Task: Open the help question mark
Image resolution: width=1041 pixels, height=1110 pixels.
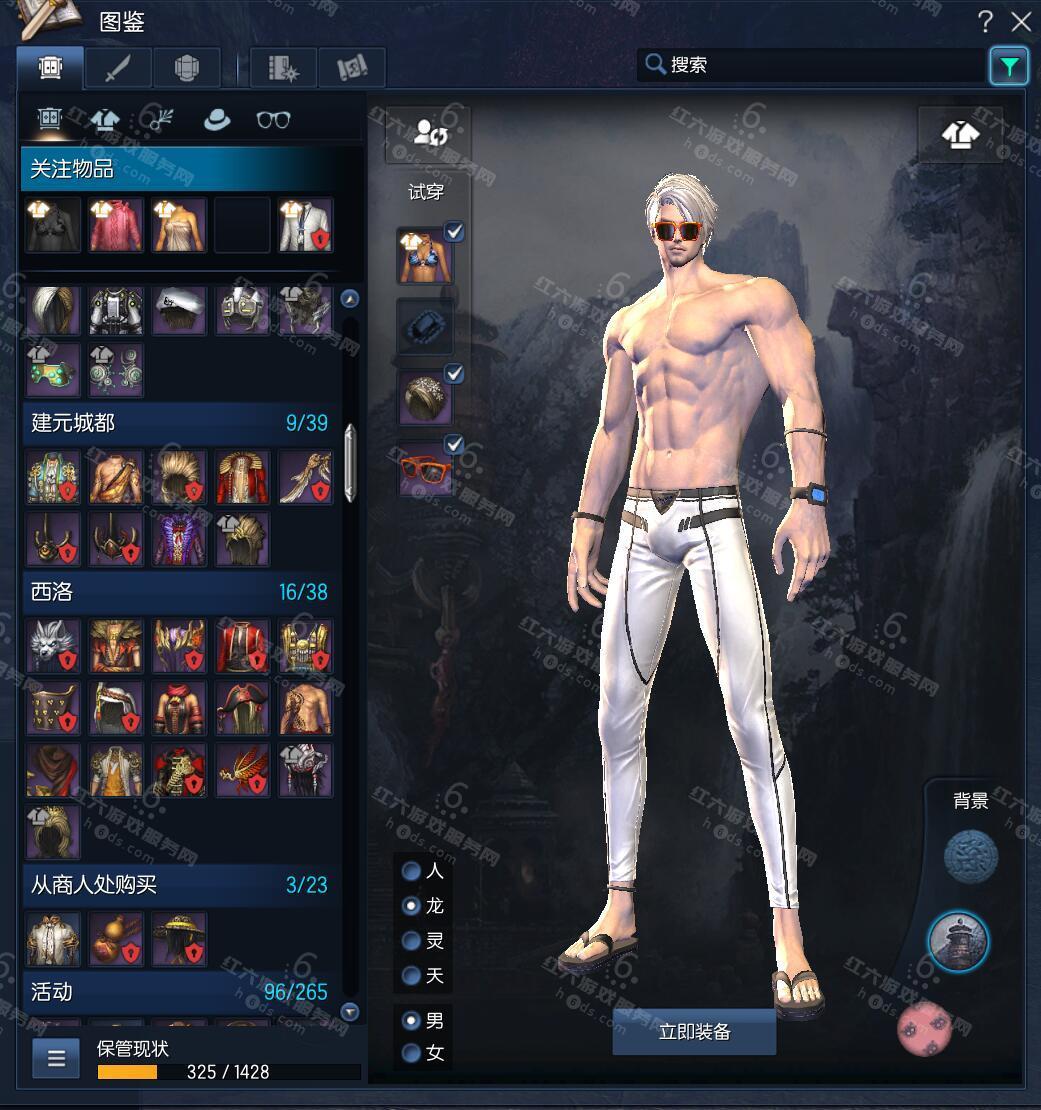Action: point(985,21)
